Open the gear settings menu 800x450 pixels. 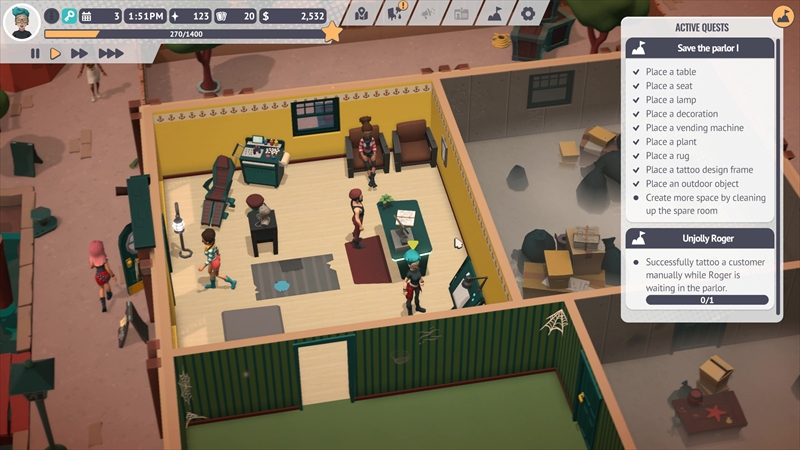pyautogui.click(x=527, y=14)
